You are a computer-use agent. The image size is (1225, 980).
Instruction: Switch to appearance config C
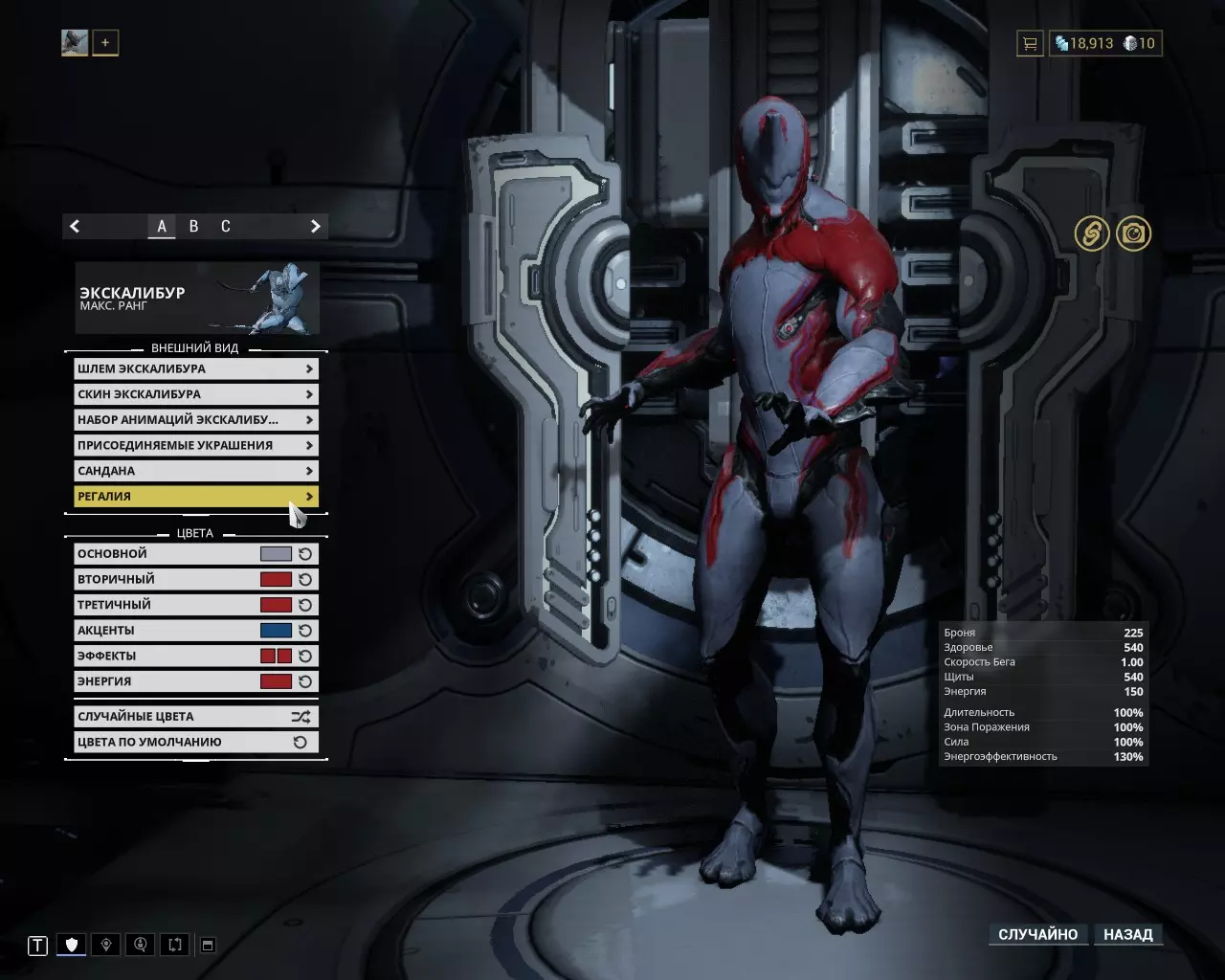(226, 227)
